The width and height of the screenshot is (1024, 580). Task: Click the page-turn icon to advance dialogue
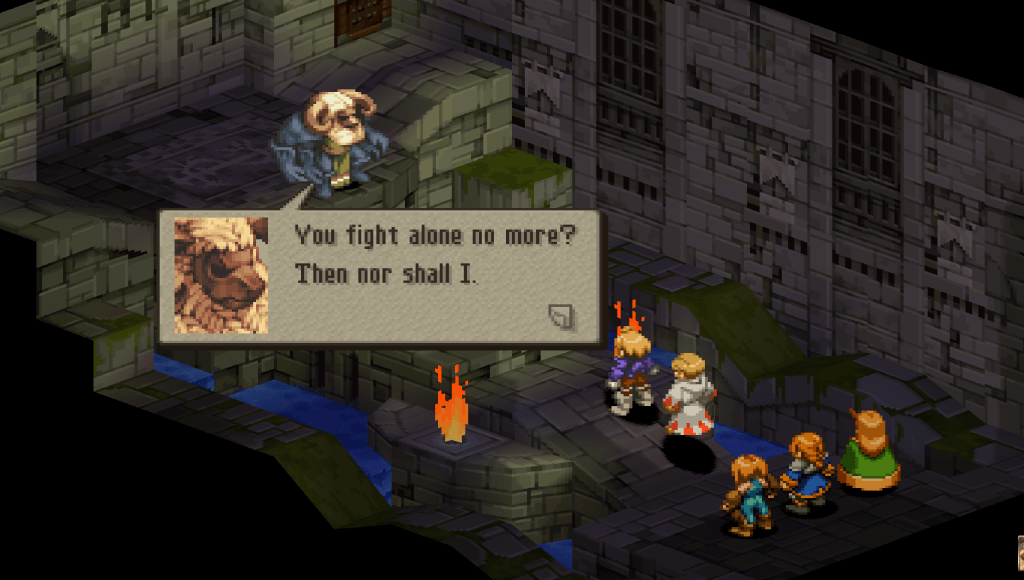coord(562,317)
